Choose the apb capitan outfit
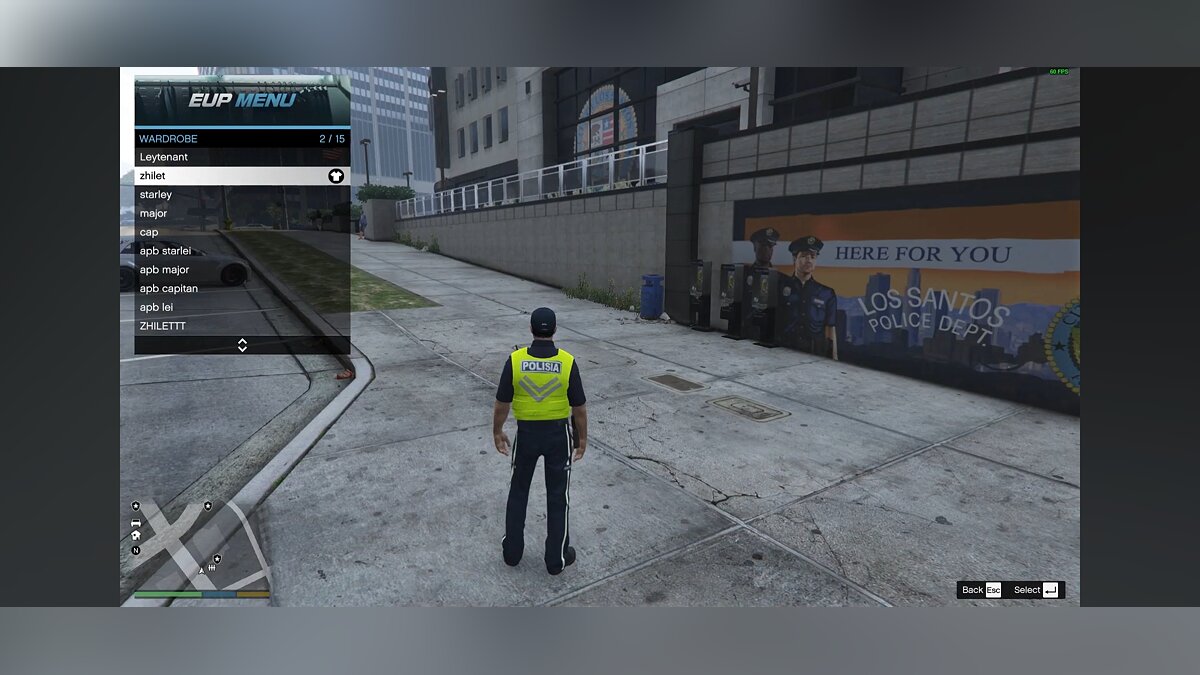Screen dimensions: 1200x675 point(242,288)
